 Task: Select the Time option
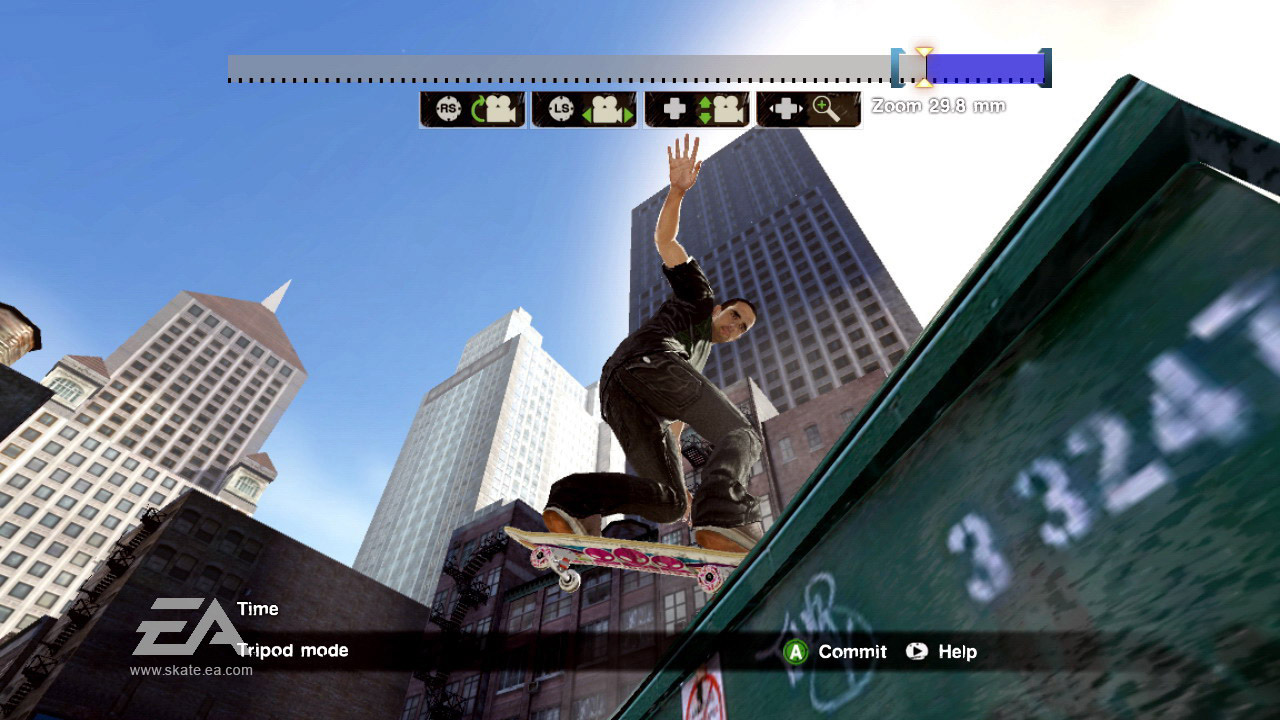[x=257, y=608]
